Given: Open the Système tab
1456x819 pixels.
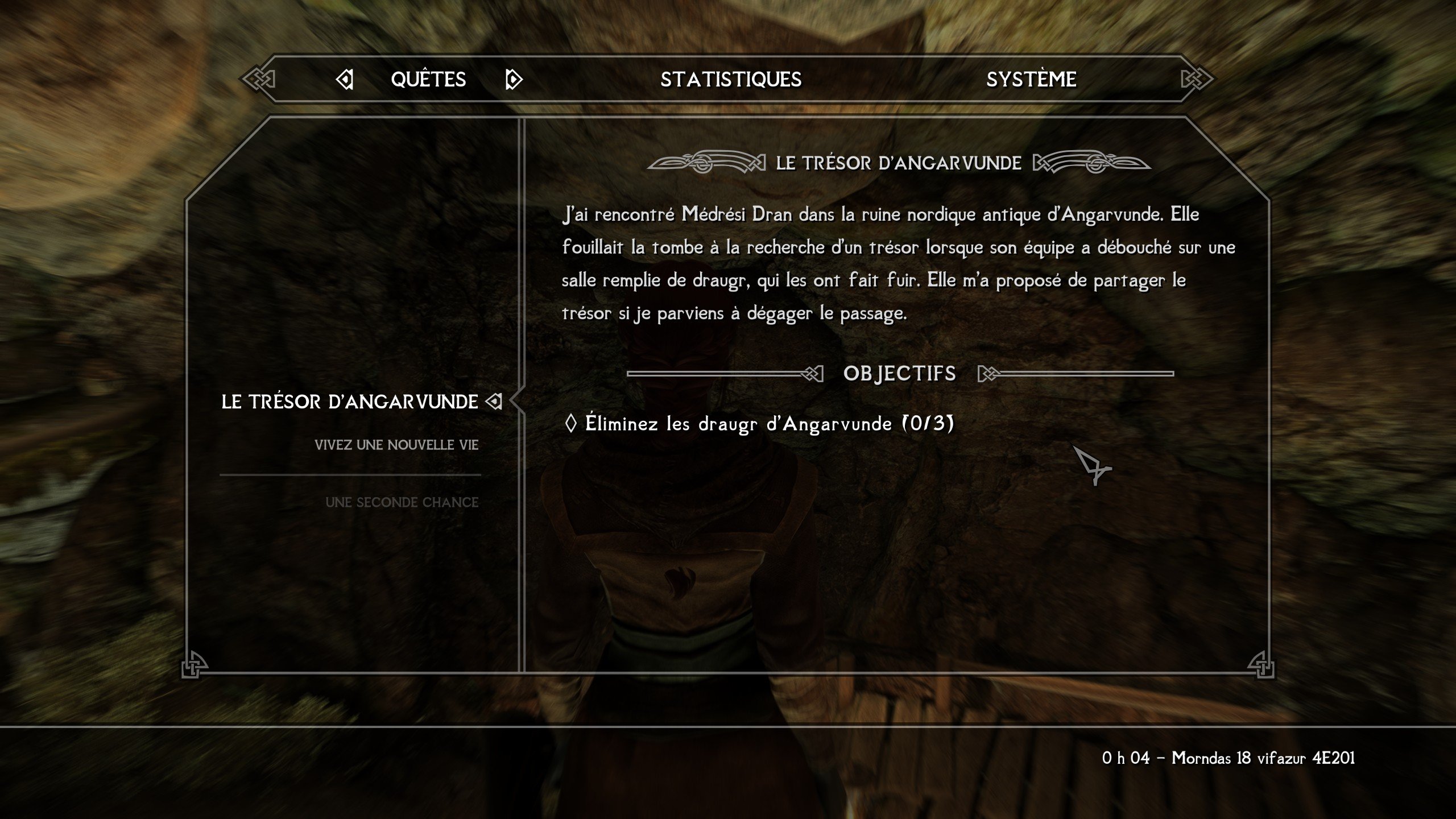Looking at the screenshot, I should pos(1031,79).
